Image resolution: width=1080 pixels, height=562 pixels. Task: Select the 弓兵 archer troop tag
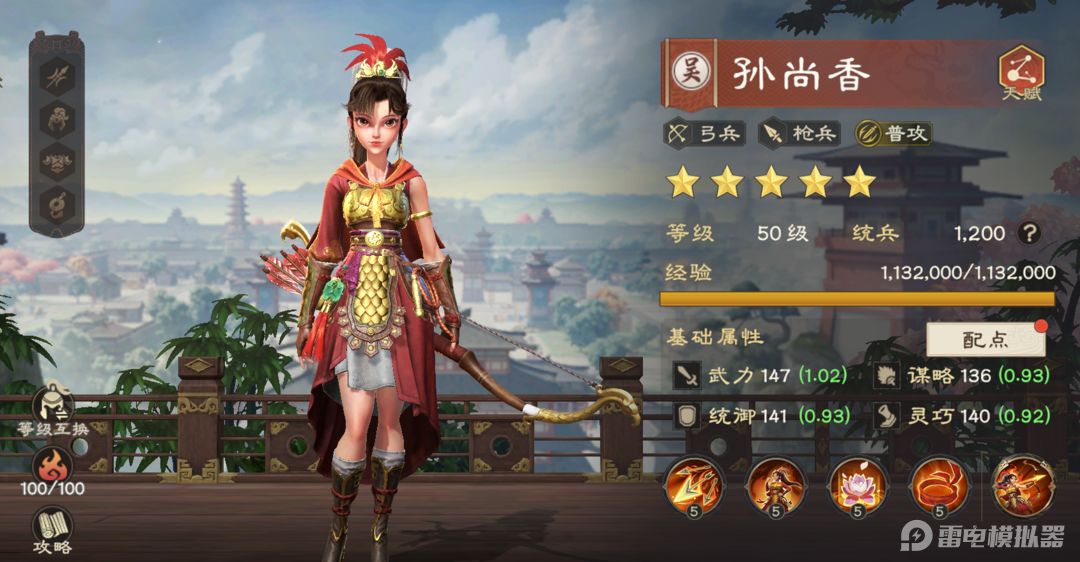(x=707, y=133)
